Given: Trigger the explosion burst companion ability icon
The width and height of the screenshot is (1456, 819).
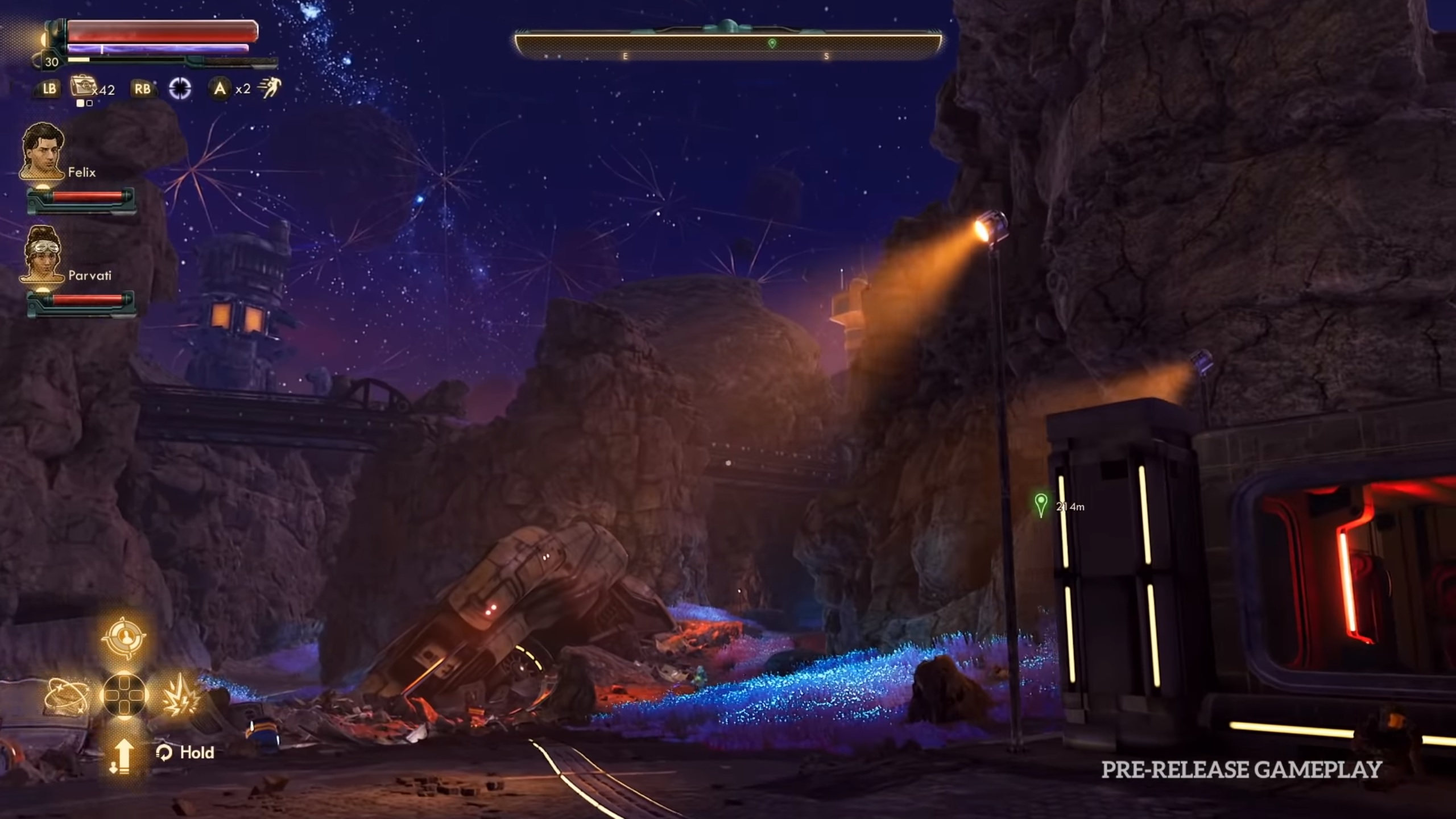Looking at the screenshot, I should (180, 696).
